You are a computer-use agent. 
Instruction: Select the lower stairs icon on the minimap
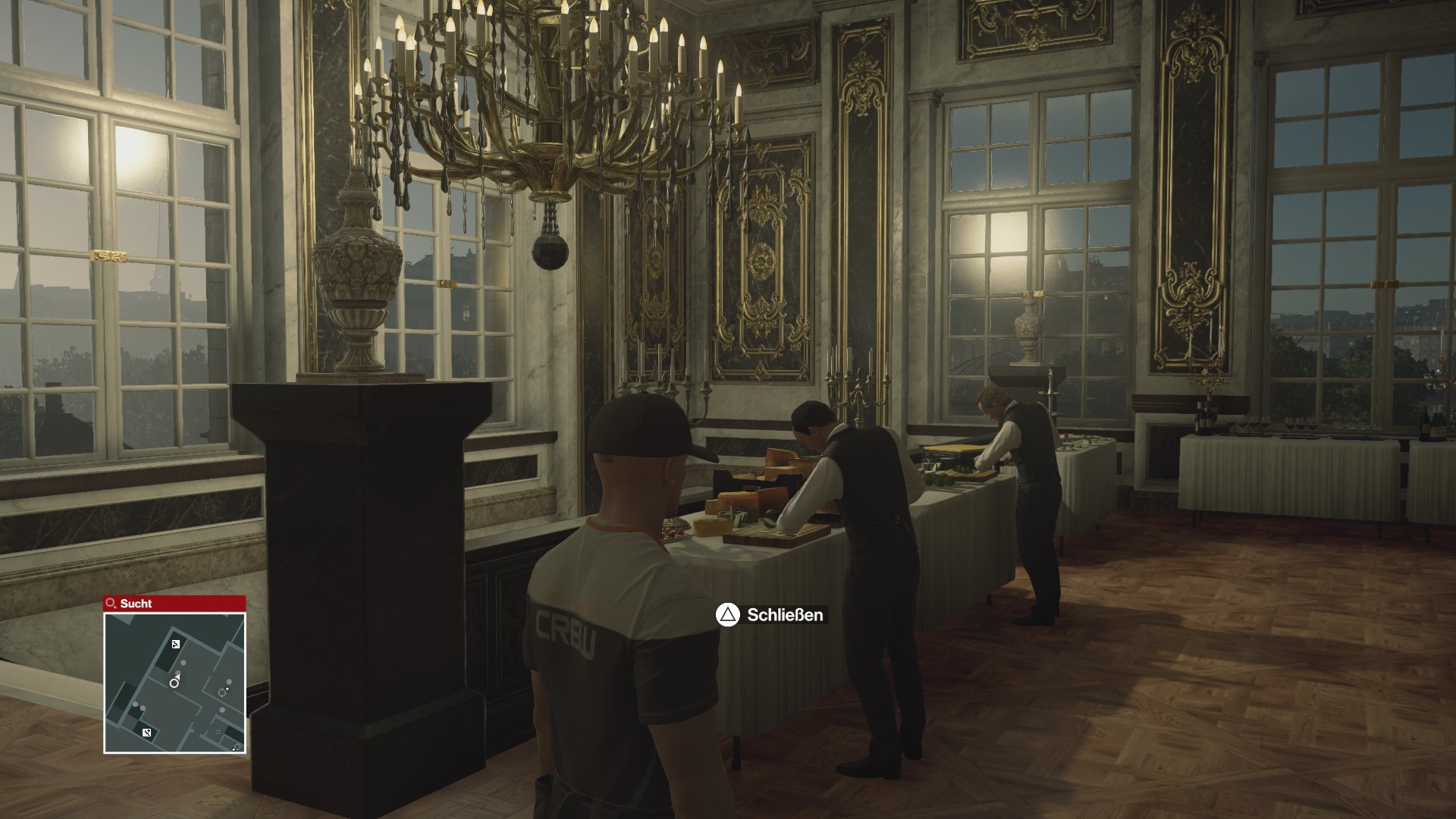[x=147, y=733]
